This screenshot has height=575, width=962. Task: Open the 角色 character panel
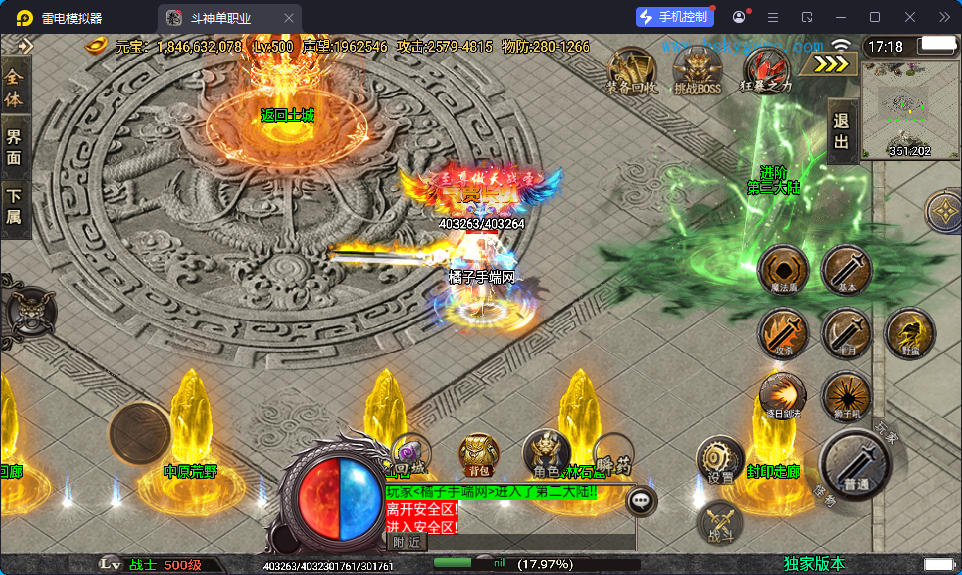(546, 455)
